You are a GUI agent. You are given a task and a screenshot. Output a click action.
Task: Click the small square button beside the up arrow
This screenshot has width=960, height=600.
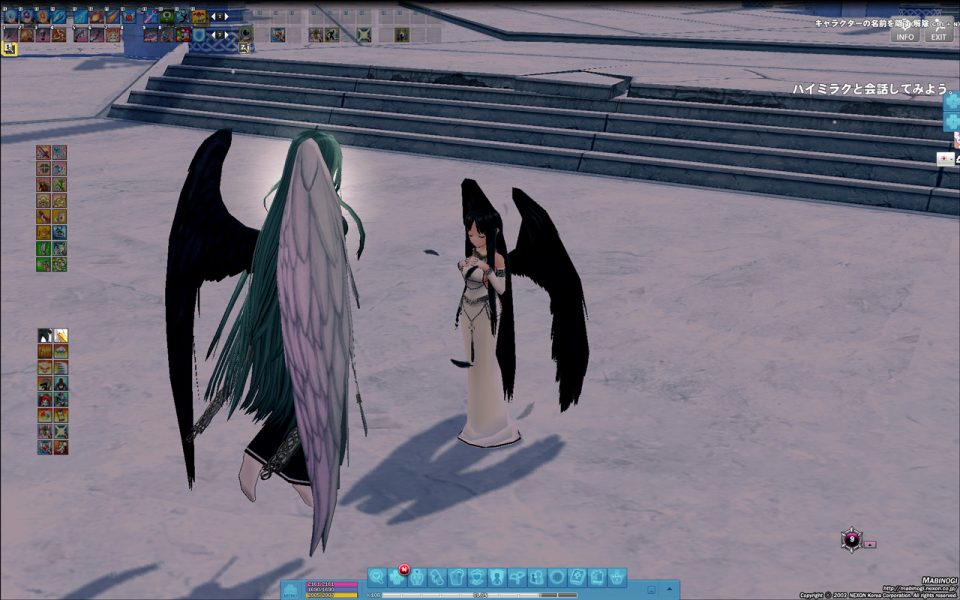click(652, 590)
